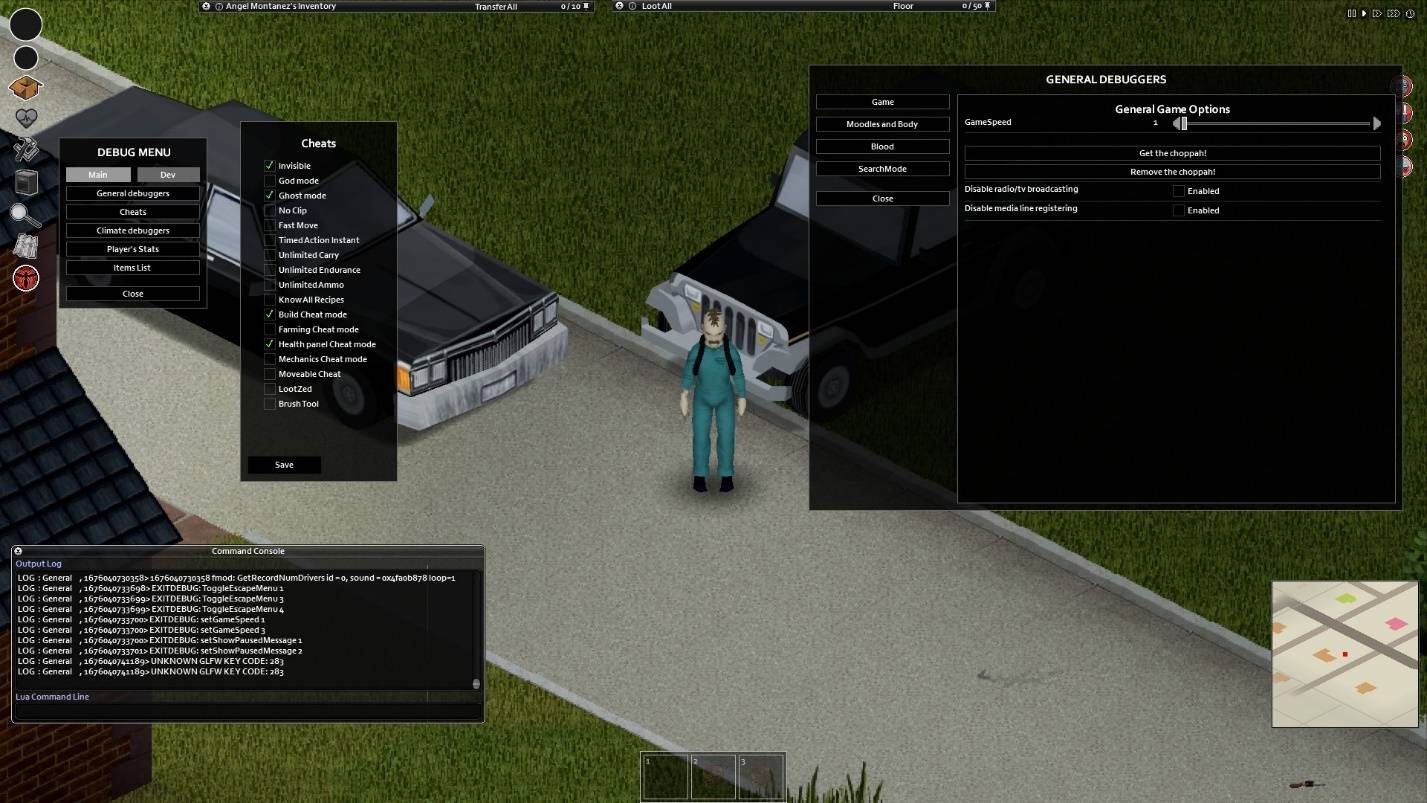Open the Items List from the Debug Menu

(x=132, y=267)
